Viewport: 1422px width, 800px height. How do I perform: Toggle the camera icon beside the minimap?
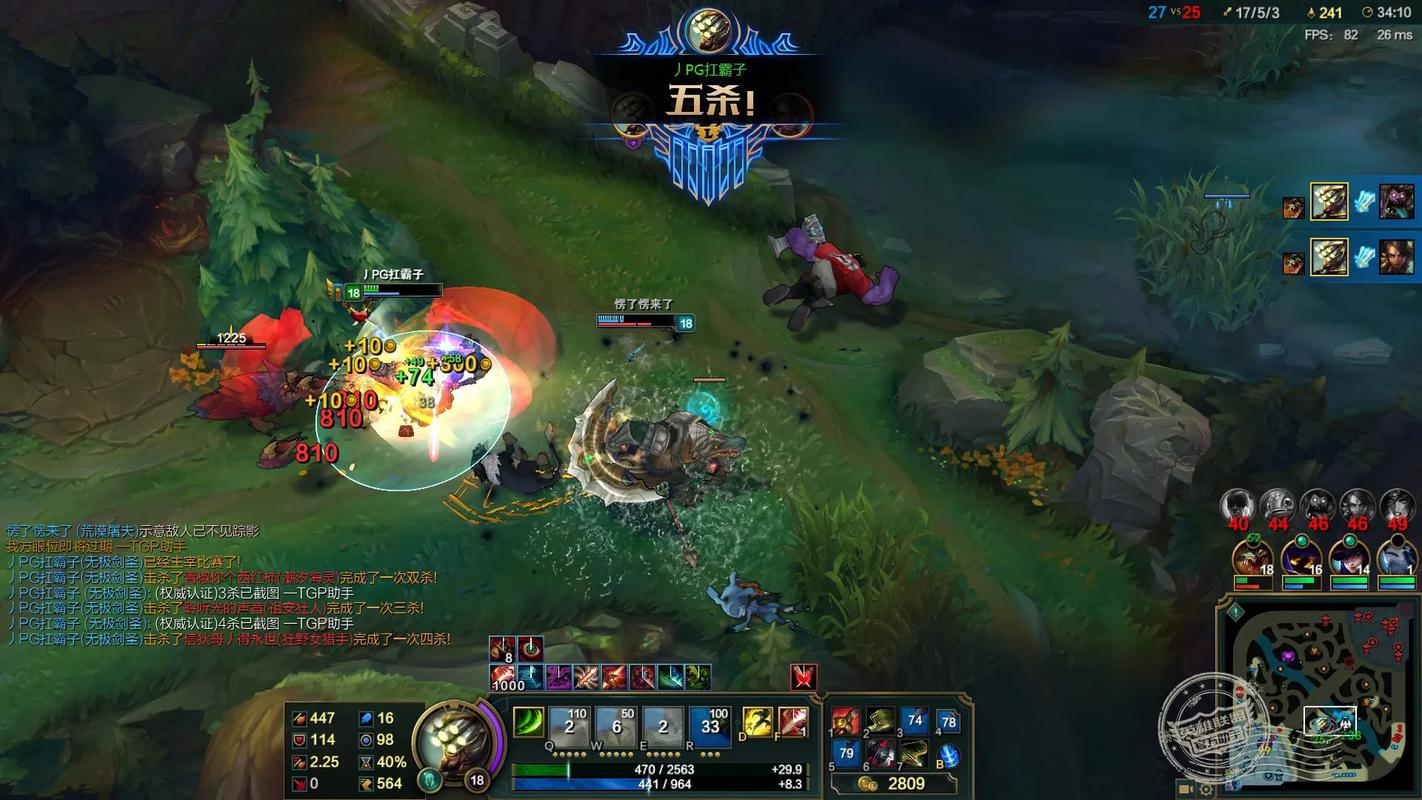pos(1187,788)
